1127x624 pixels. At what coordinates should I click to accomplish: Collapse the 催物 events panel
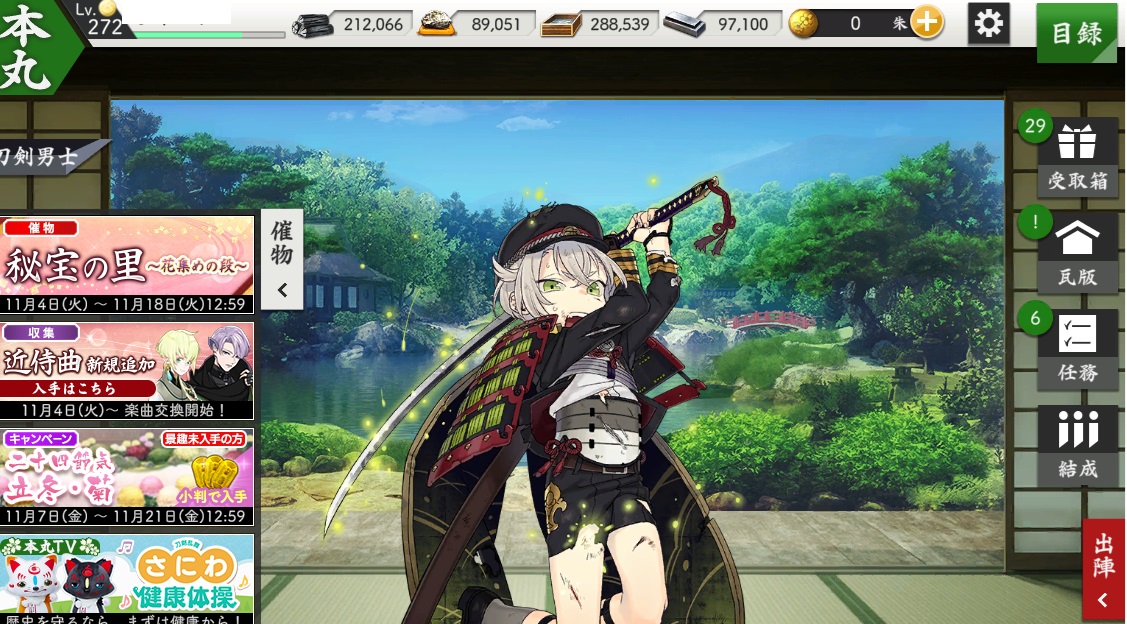[x=282, y=259]
